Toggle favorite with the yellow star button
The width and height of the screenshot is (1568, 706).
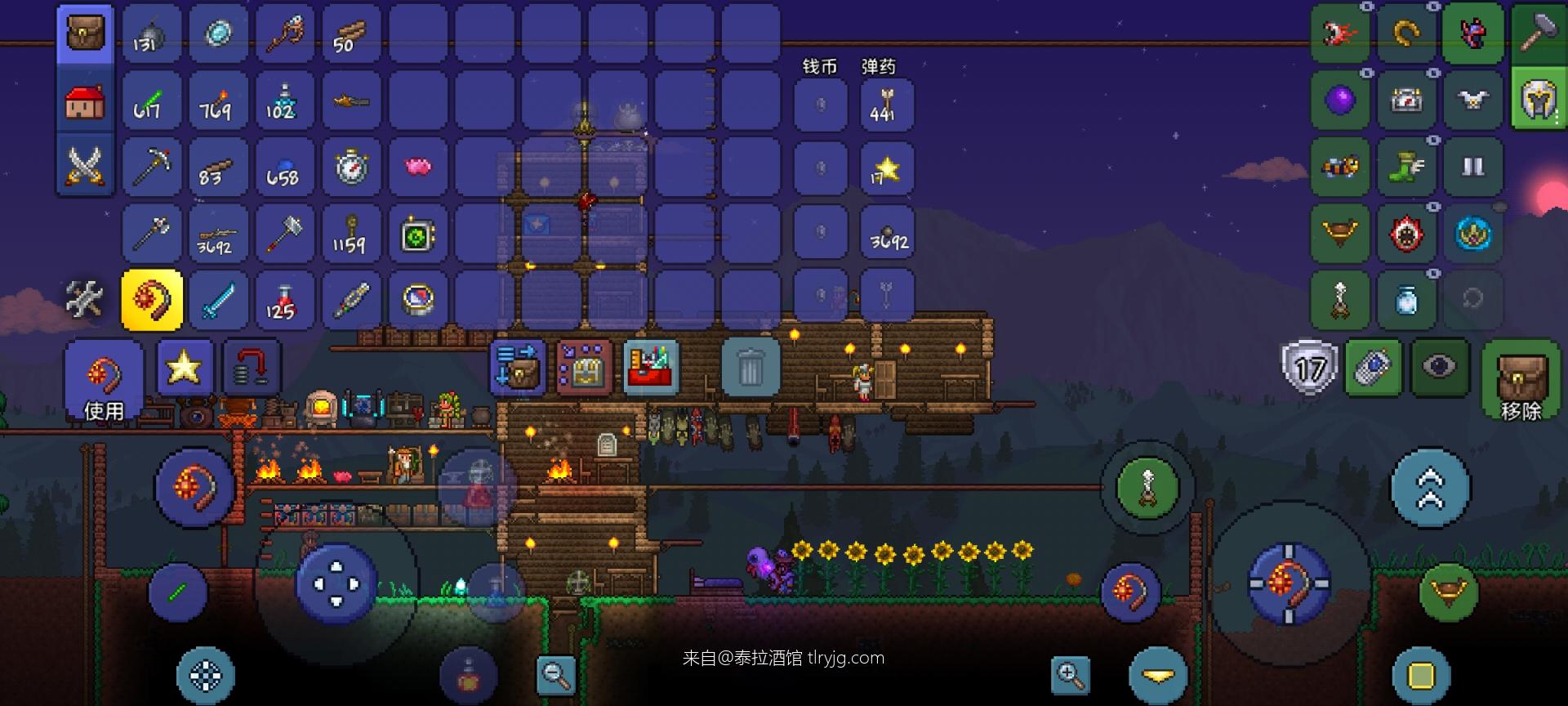pos(184,368)
